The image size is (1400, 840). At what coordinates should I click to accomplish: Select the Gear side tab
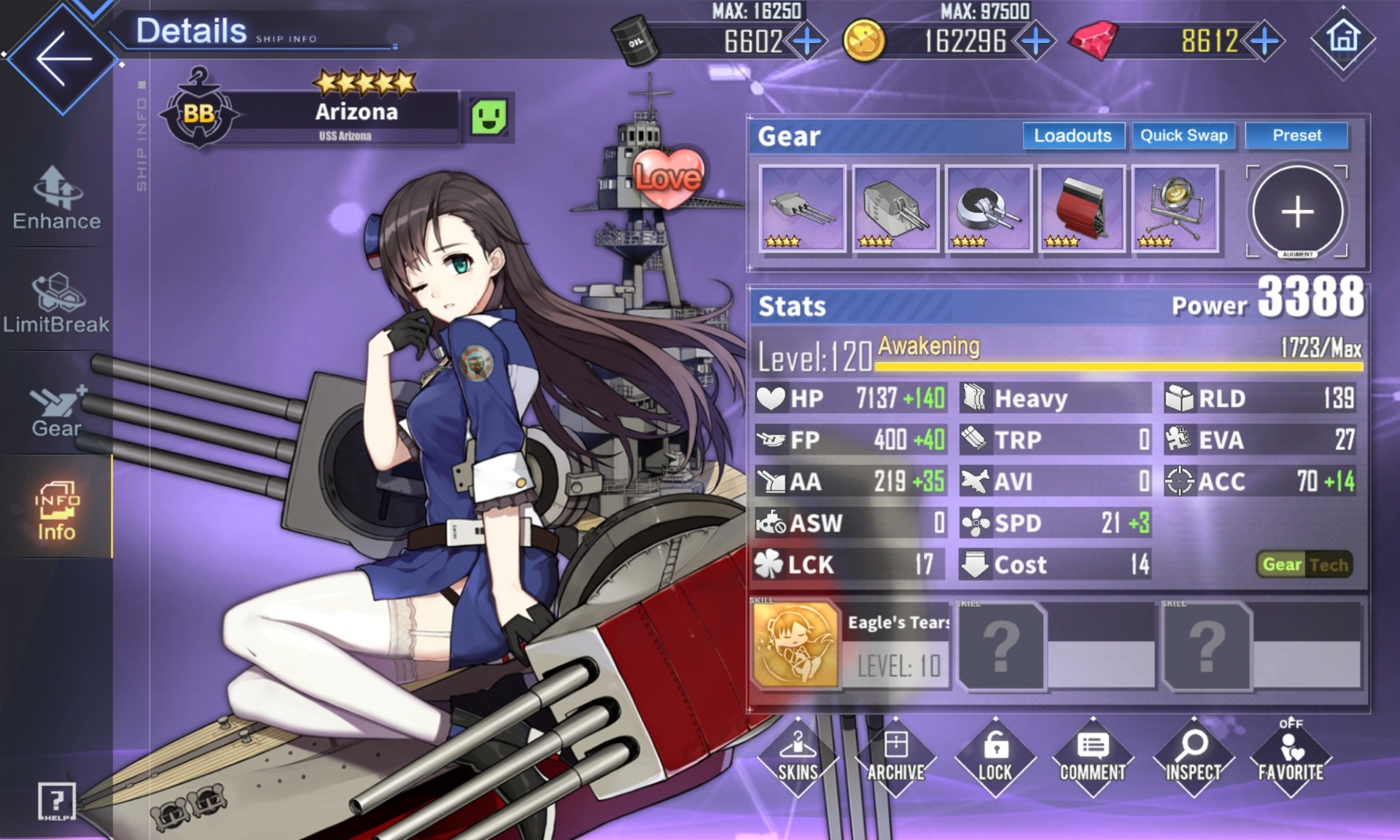[56, 410]
